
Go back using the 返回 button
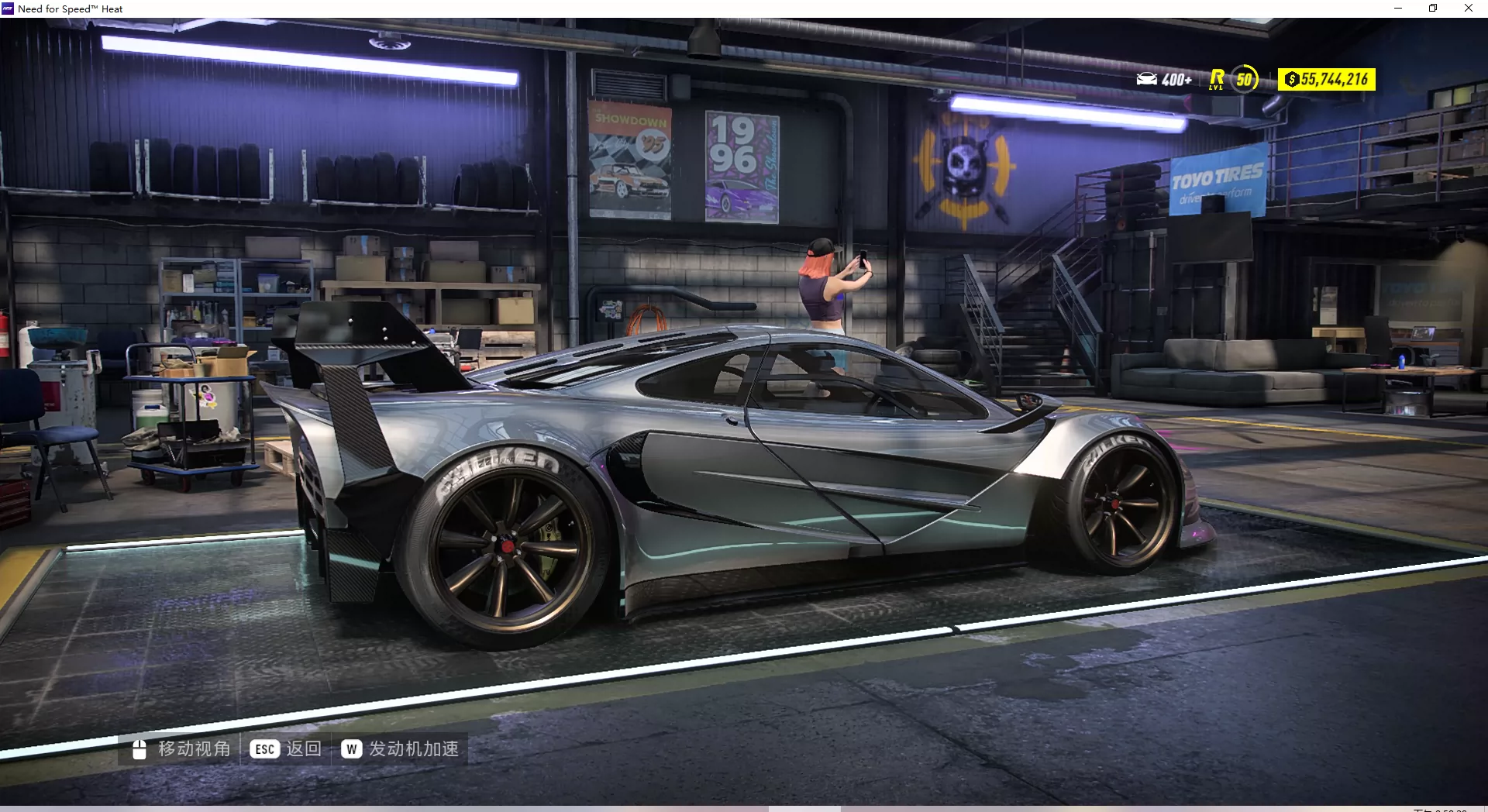pyautogui.click(x=286, y=748)
